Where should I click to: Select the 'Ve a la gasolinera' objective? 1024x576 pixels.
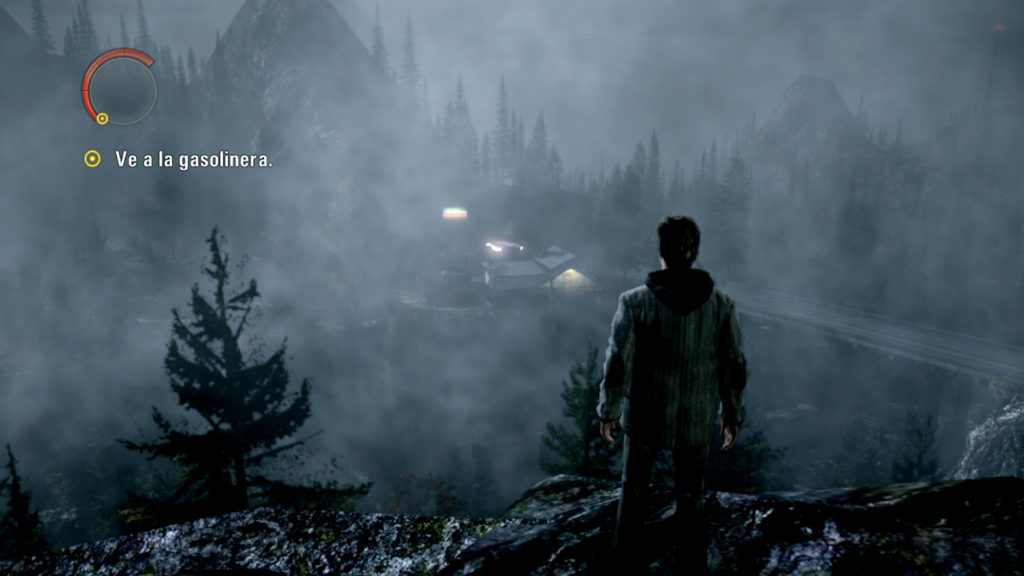(x=193, y=159)
